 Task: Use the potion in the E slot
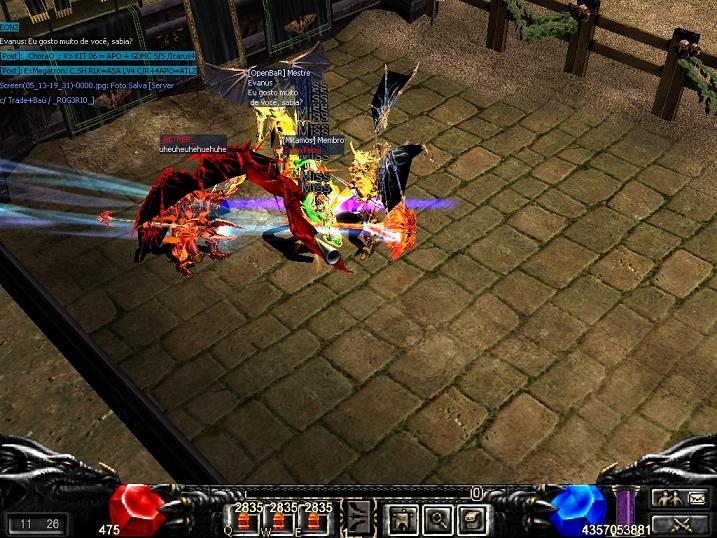point(318,522)
